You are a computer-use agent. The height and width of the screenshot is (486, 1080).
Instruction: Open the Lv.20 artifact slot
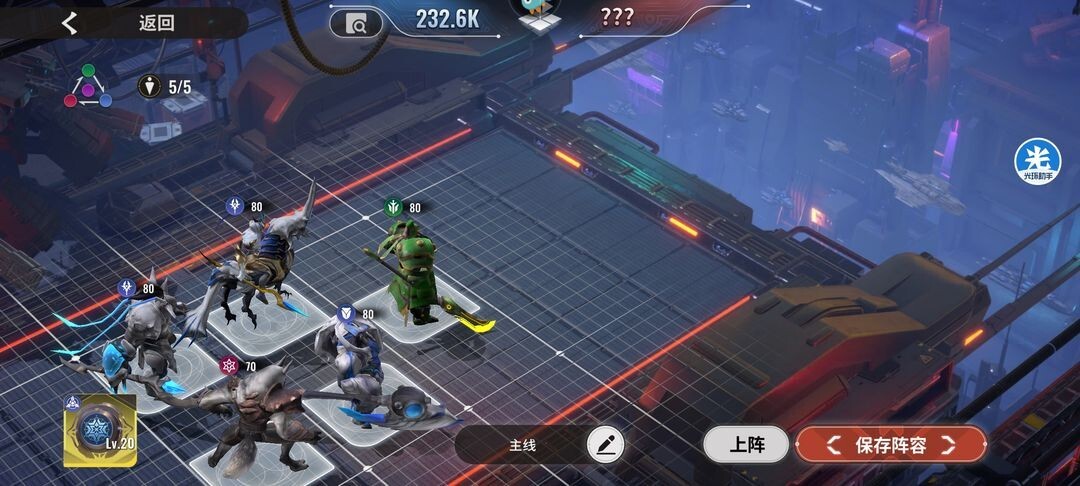coord(99,430)
